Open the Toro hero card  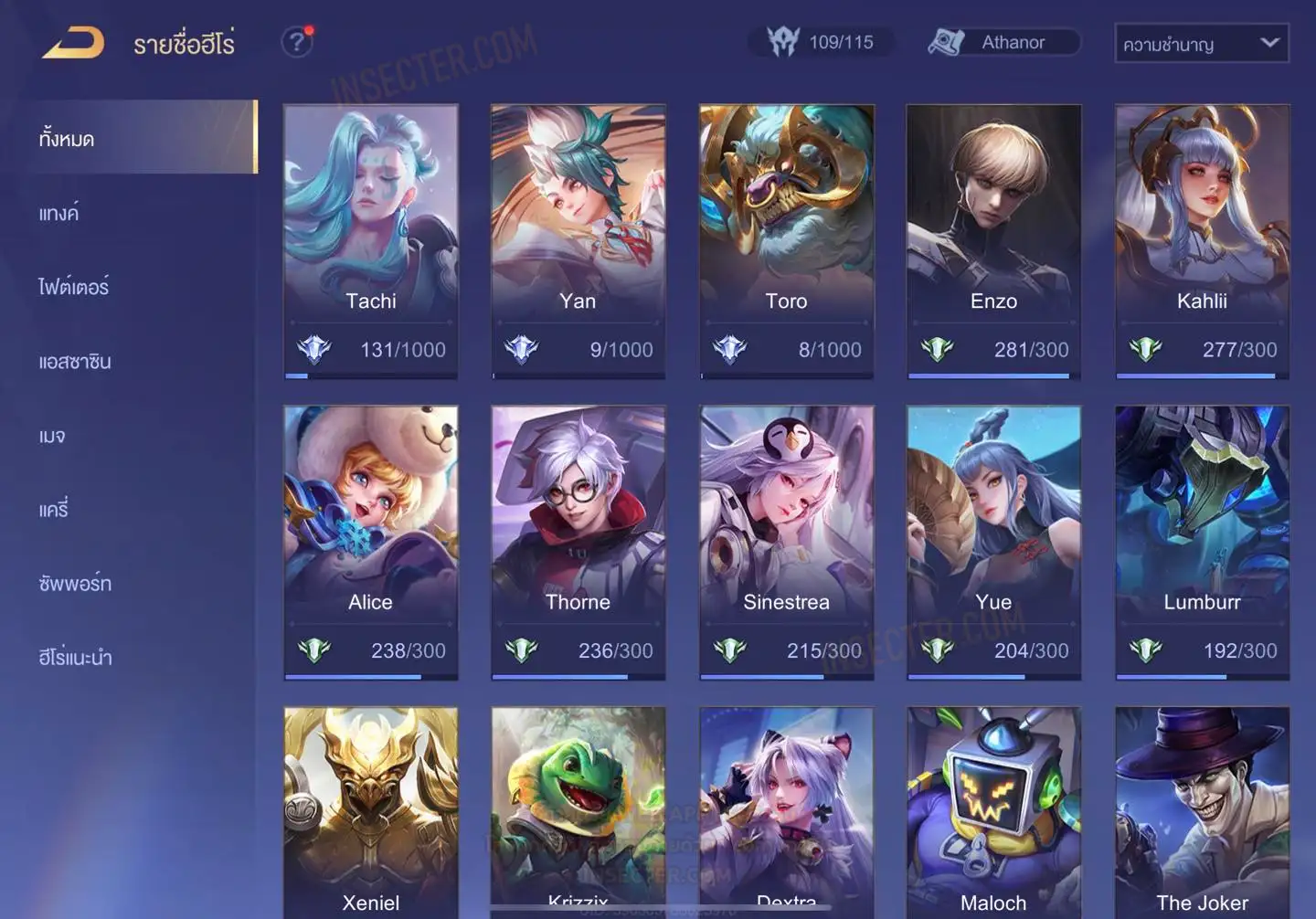[786, 240]
